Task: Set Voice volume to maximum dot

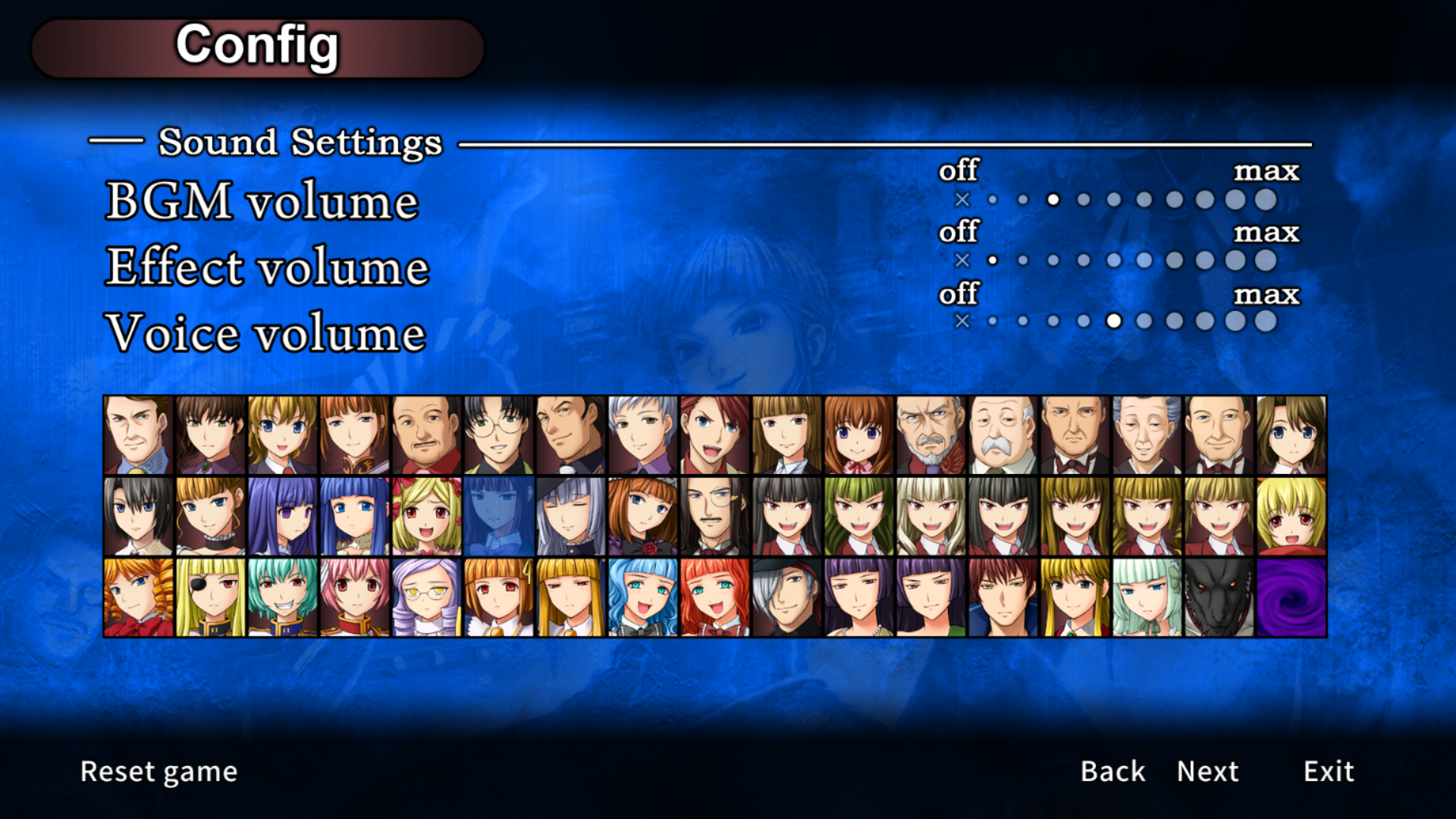Action: 1265,321
